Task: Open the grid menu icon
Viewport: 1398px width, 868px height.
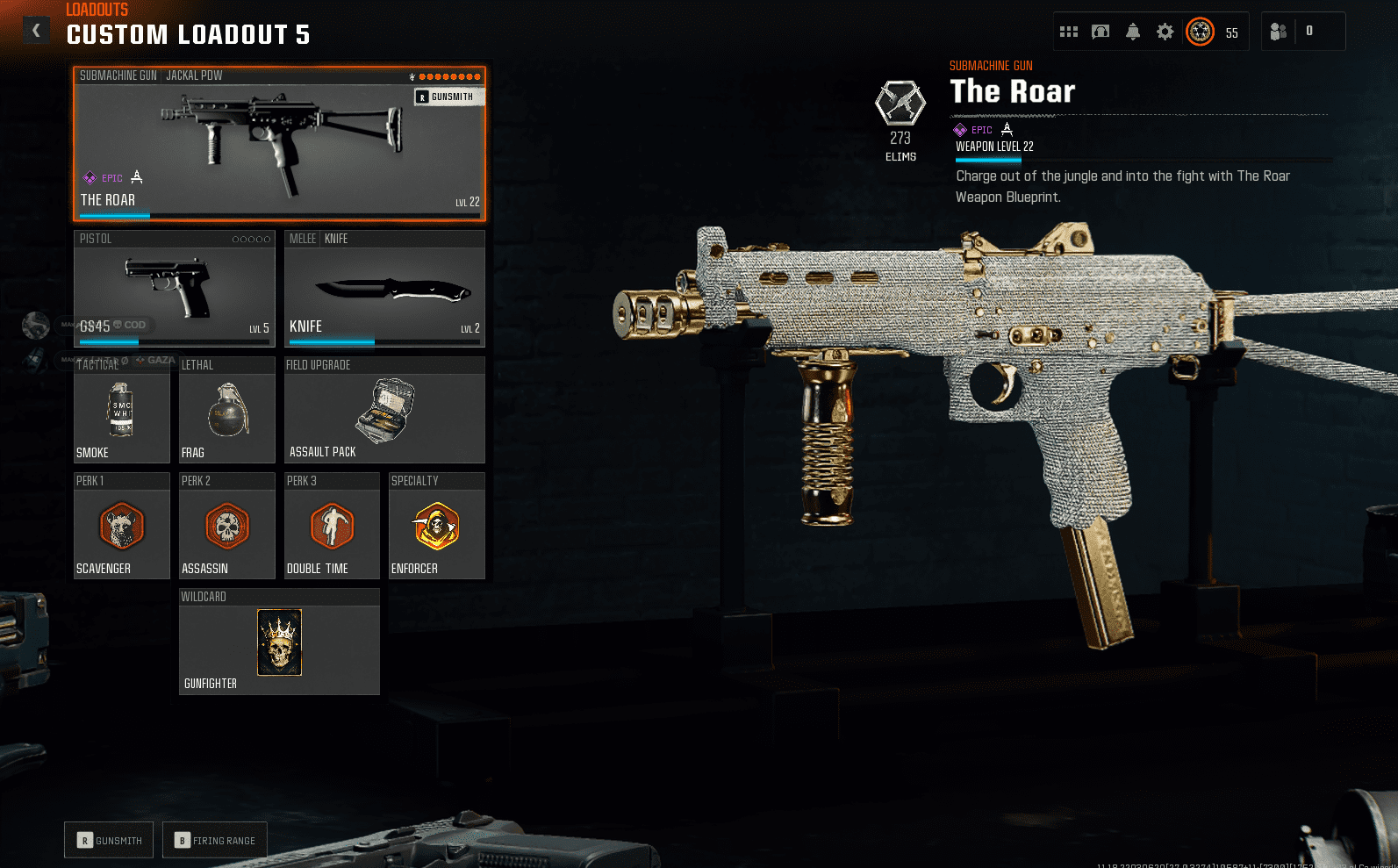Action: [1068, 32]
